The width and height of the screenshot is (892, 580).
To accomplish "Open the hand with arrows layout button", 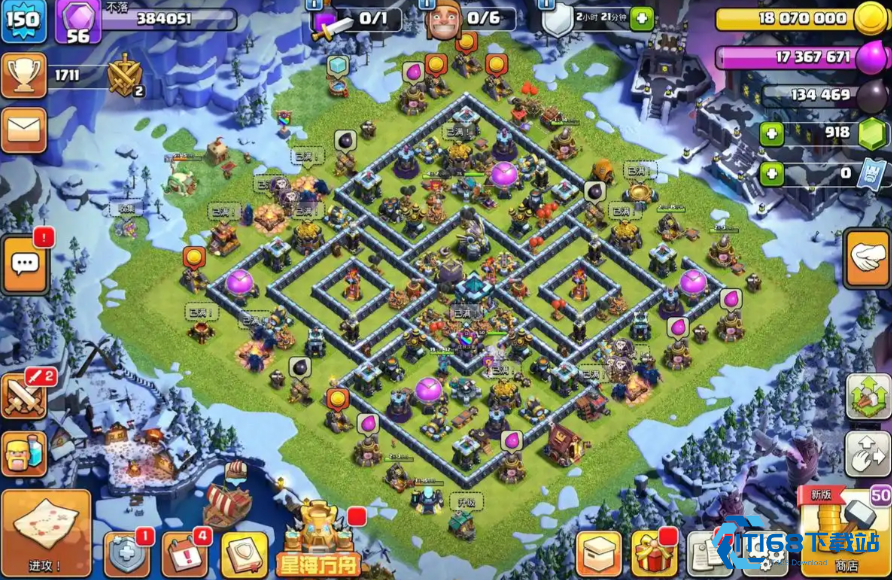I will tap(866, 453).
